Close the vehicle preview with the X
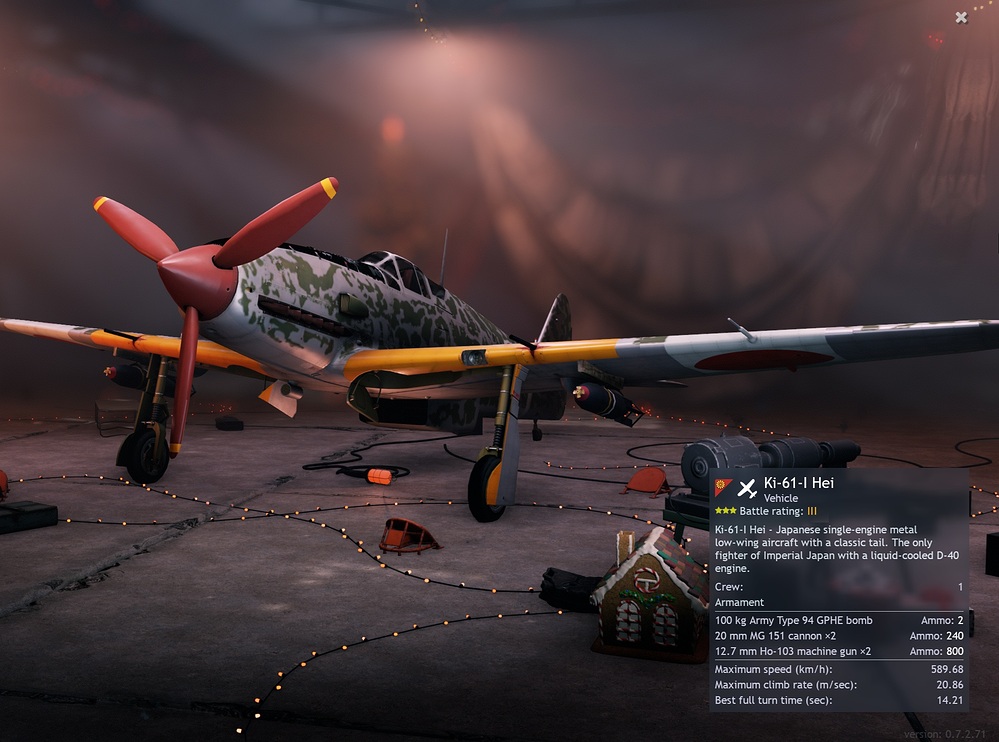 click(961, 17)
